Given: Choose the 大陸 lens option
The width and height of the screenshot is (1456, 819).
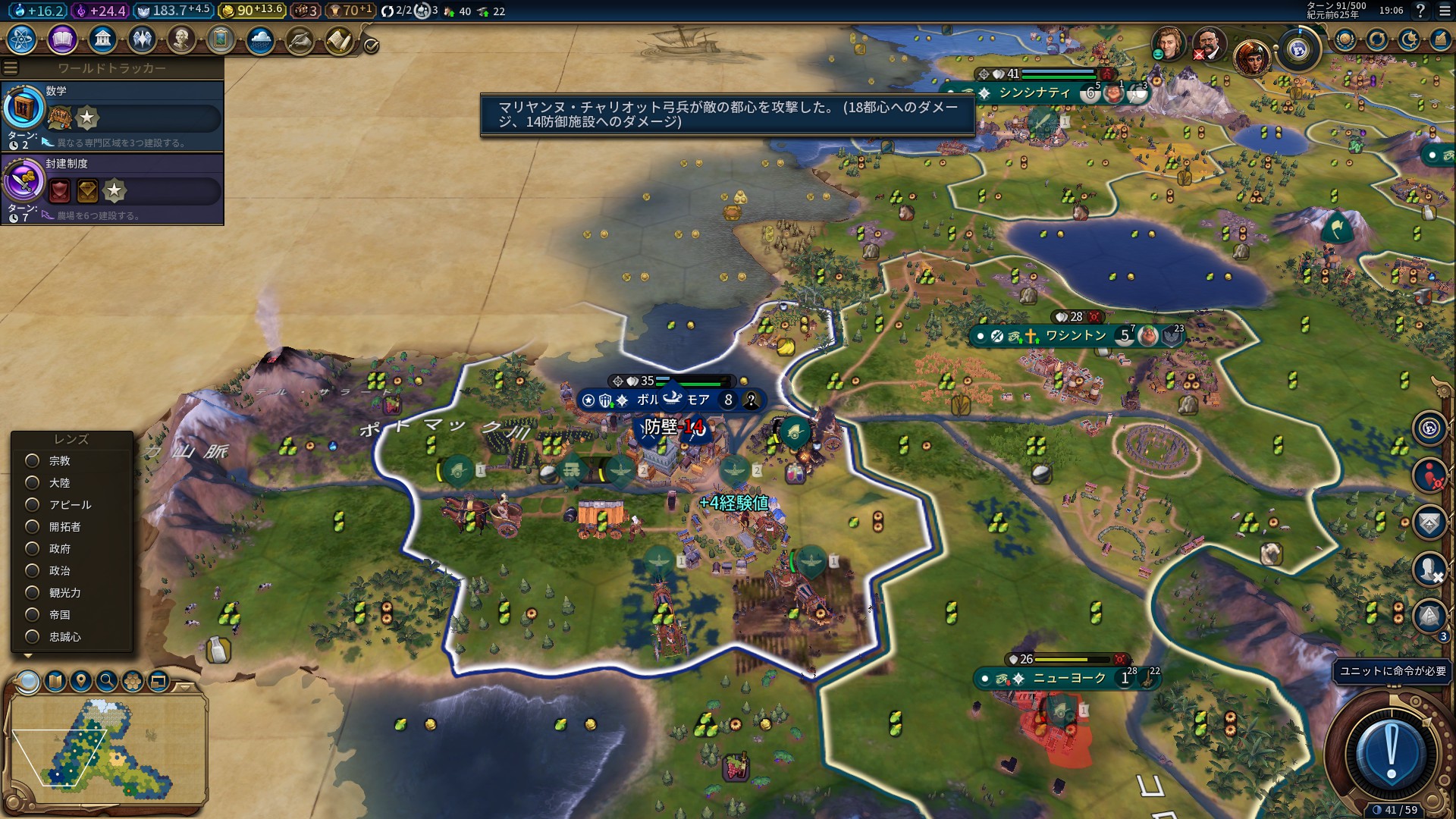Looking at the screenshot, I should point(33,483).
